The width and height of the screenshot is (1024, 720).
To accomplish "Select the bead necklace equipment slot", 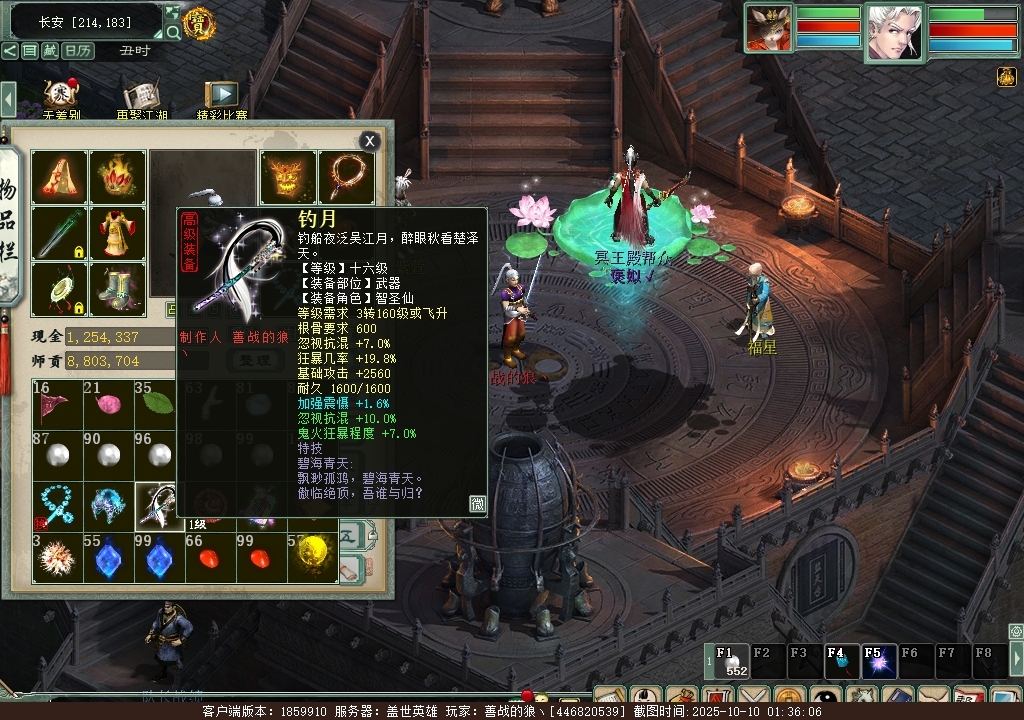I will point(346,177).
